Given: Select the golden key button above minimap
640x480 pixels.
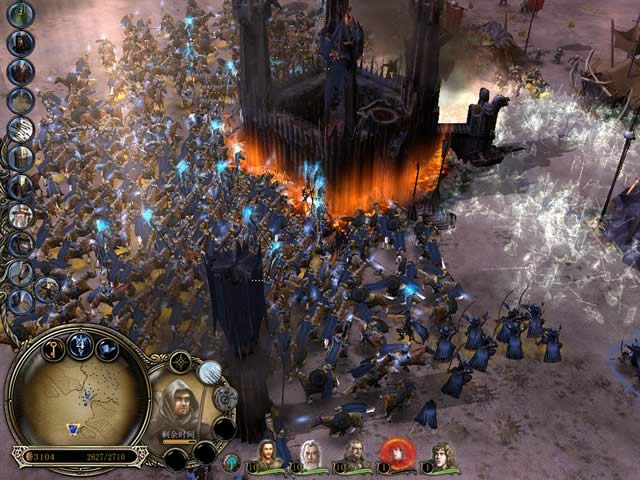Looking at the screenshot, I should click(55, 348).
